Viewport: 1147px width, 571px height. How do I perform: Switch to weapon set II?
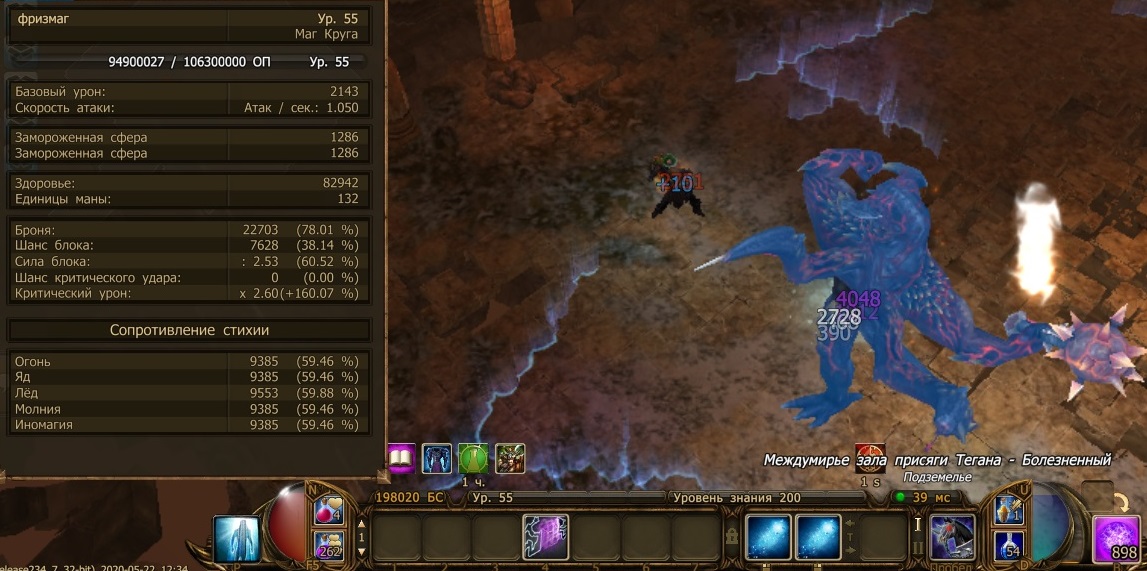tap(918, 549)
